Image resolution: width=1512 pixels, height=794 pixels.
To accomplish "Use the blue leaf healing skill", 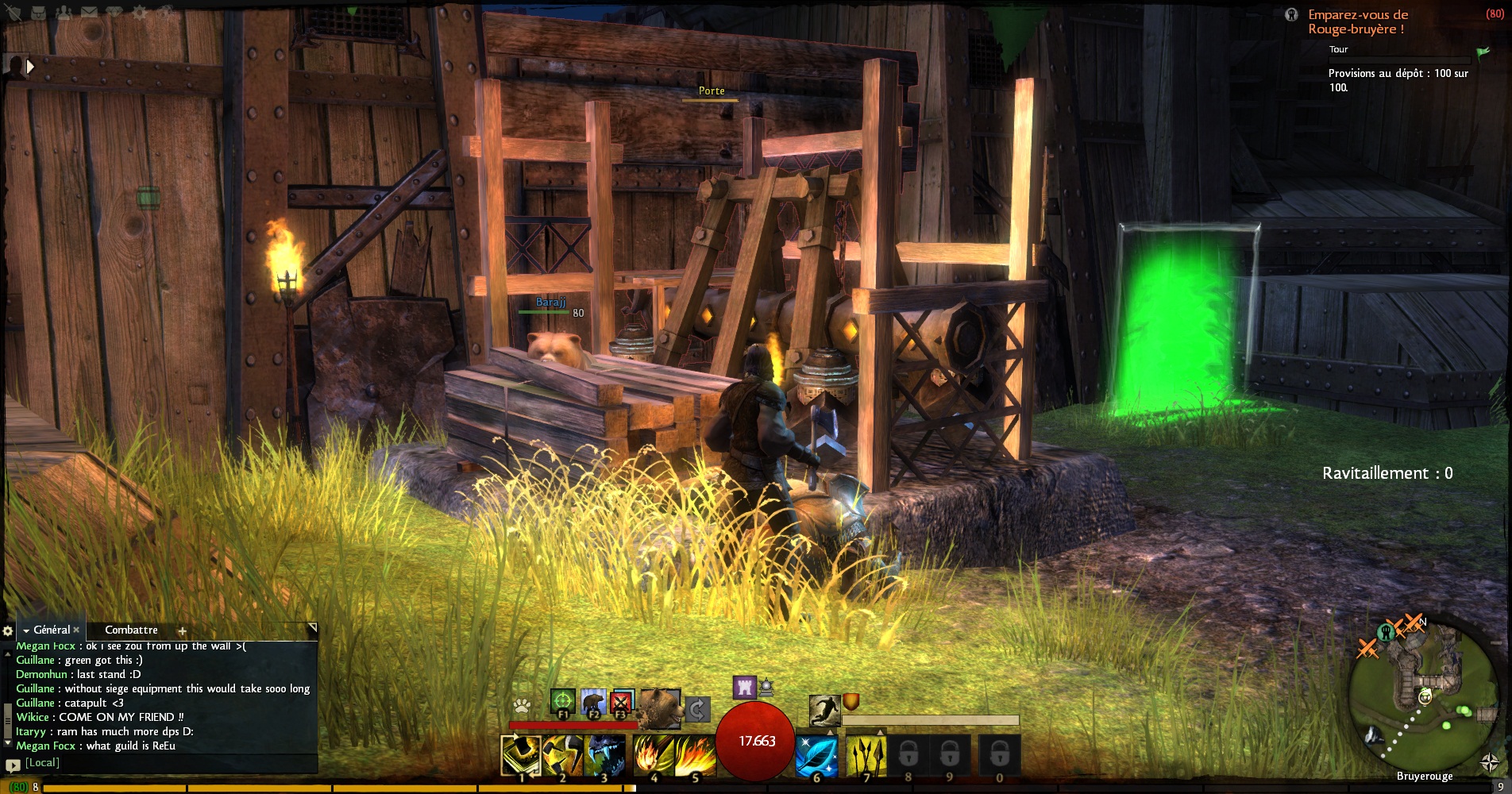I will pos(816,755).
